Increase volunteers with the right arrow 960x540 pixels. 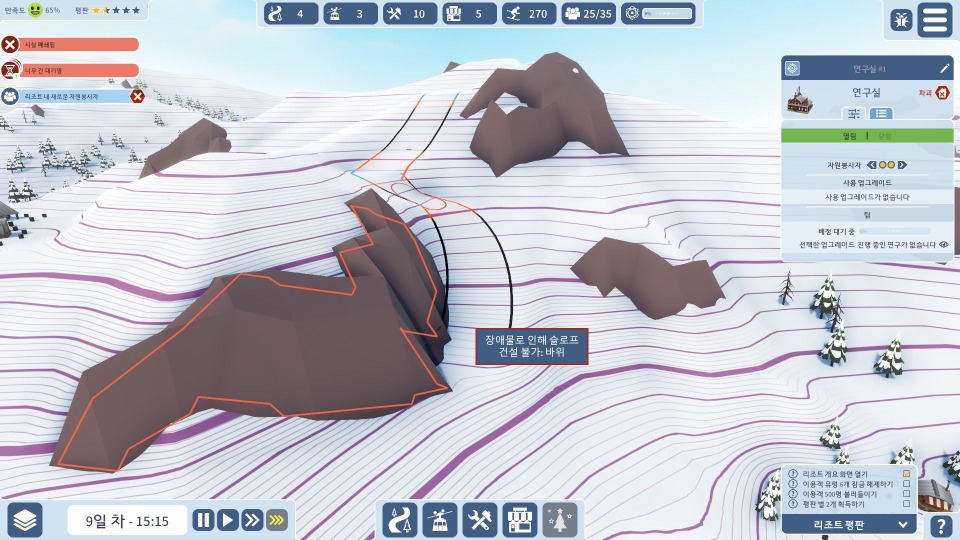point(903,164)
